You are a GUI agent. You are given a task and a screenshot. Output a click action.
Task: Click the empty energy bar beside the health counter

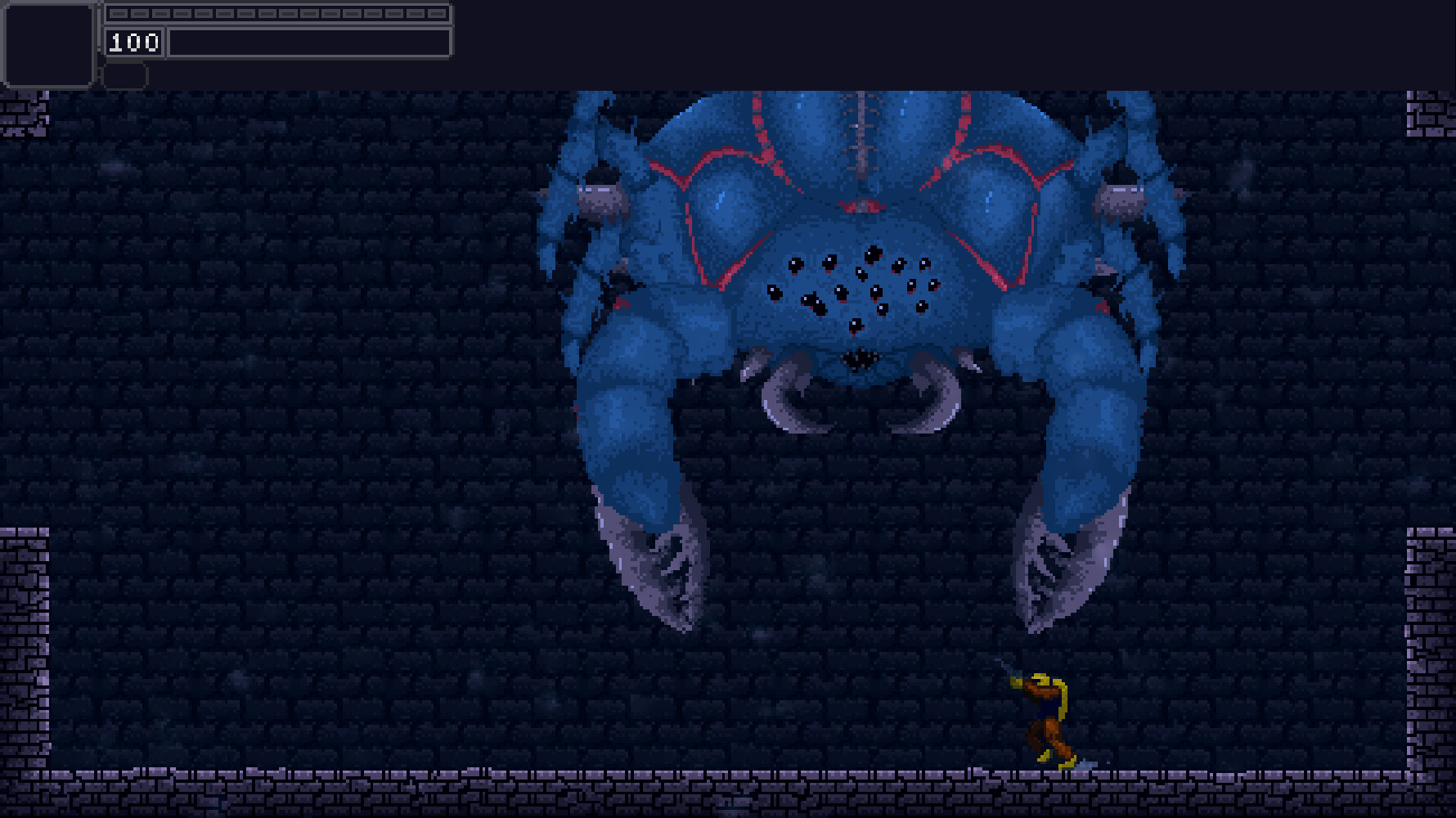point(311,43)
